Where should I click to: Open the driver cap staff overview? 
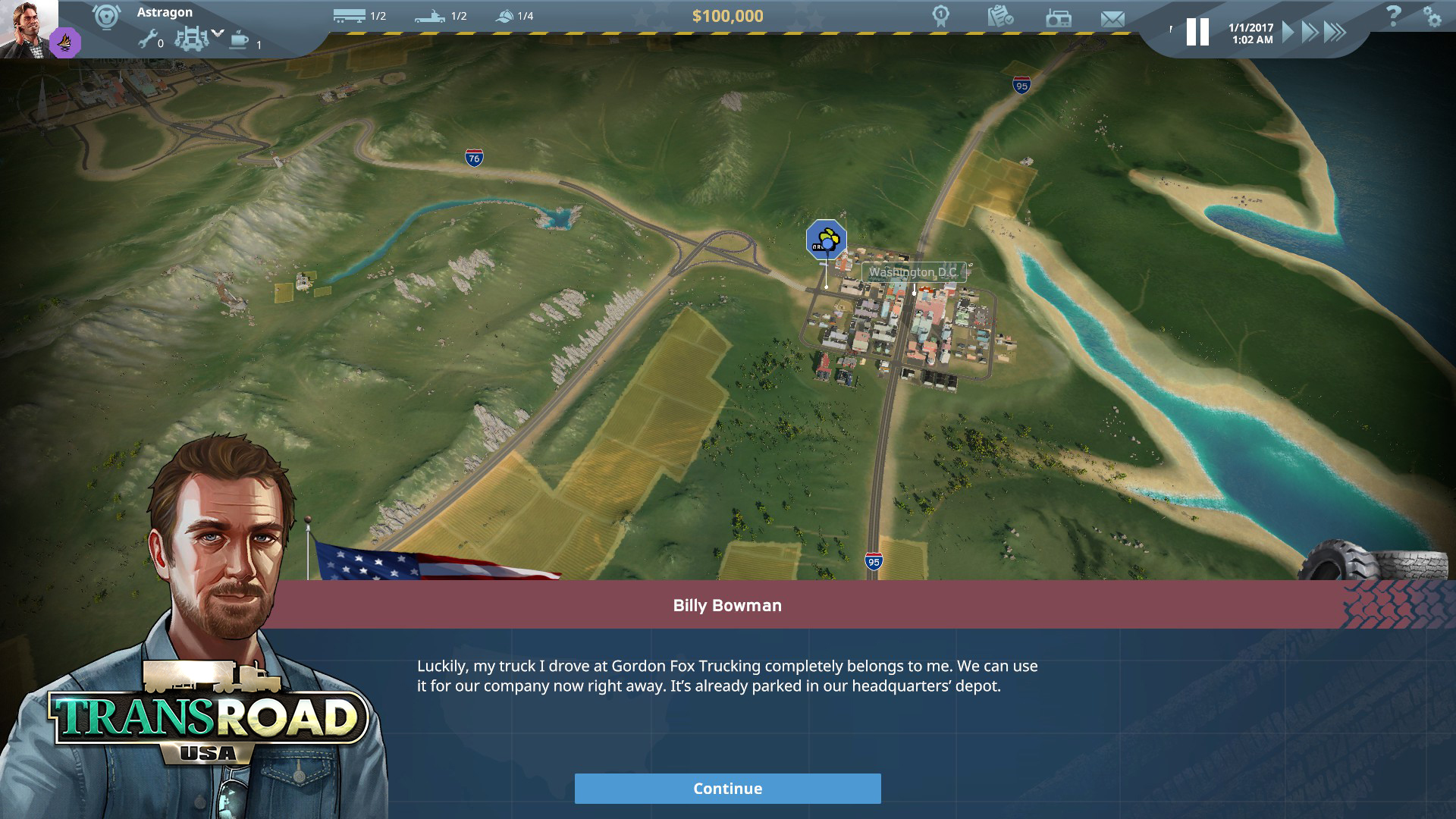(x=504, y=15)
